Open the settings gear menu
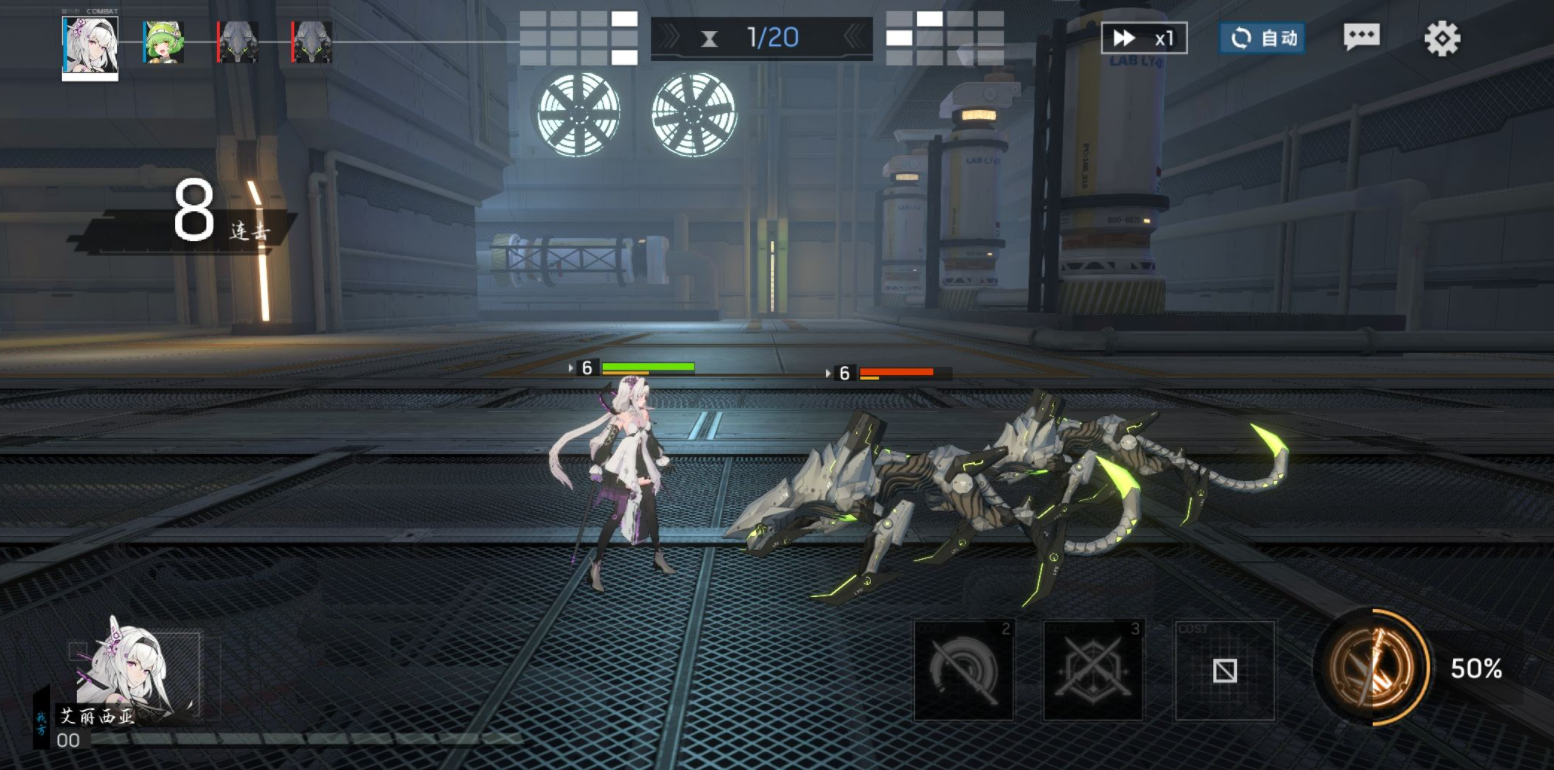 click(1442, 38)
